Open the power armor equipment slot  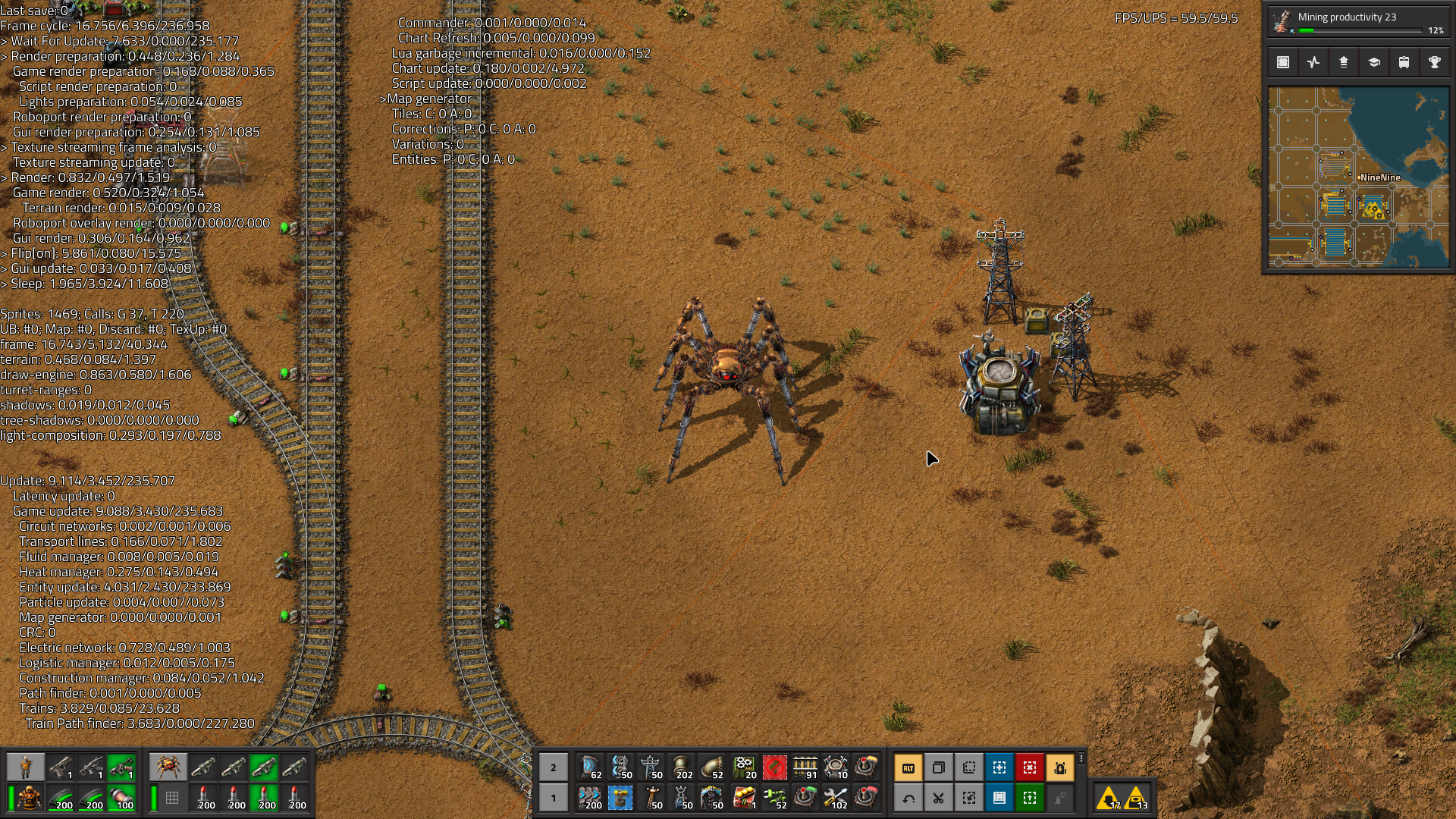coord(30,798)
